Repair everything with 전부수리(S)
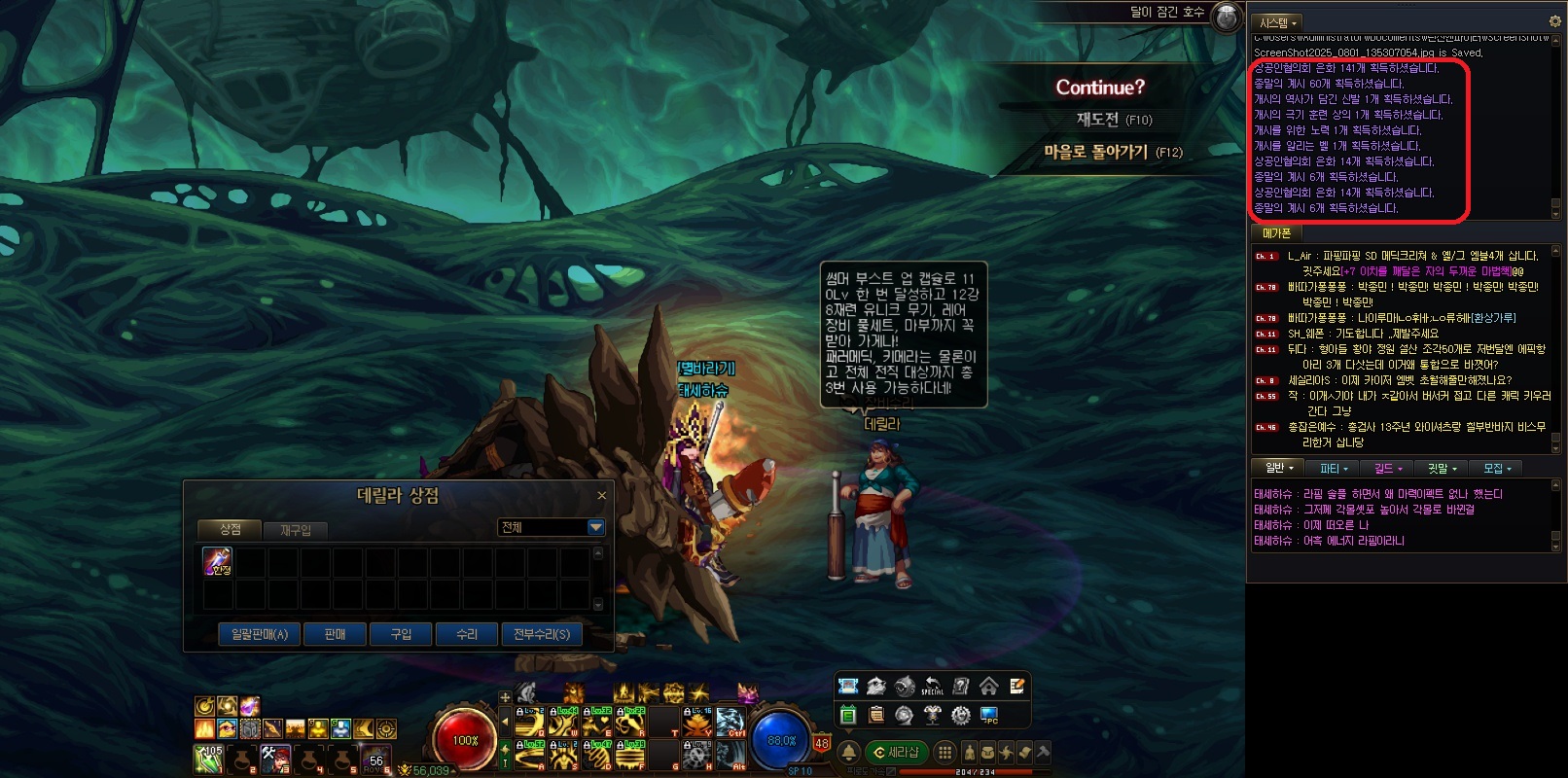Image resolution: width=1568 pixels, height=778 pixels. 542,634
